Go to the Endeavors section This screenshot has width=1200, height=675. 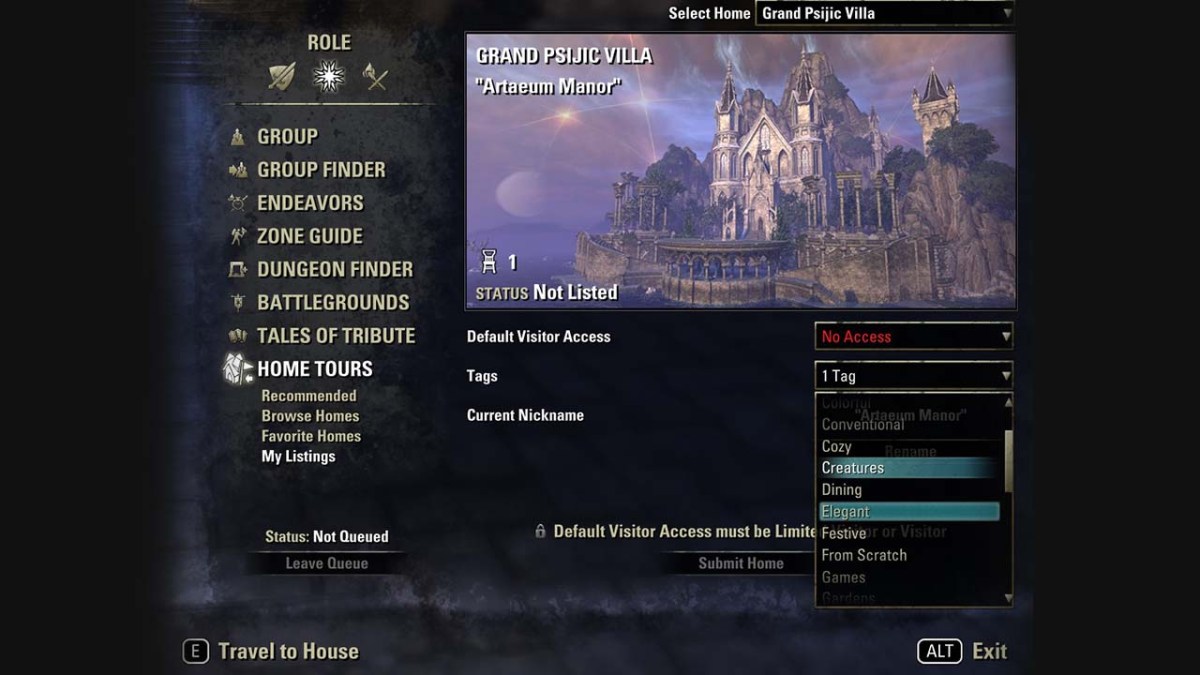click(310, 203)
